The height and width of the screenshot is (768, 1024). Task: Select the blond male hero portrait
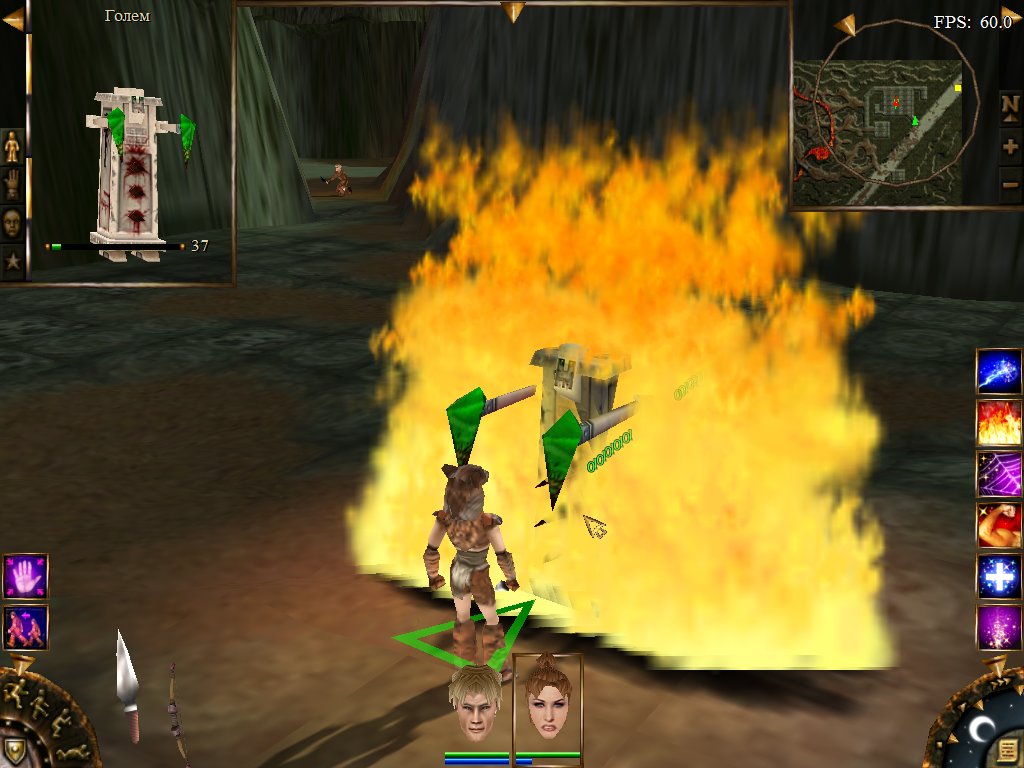(475, 704)
